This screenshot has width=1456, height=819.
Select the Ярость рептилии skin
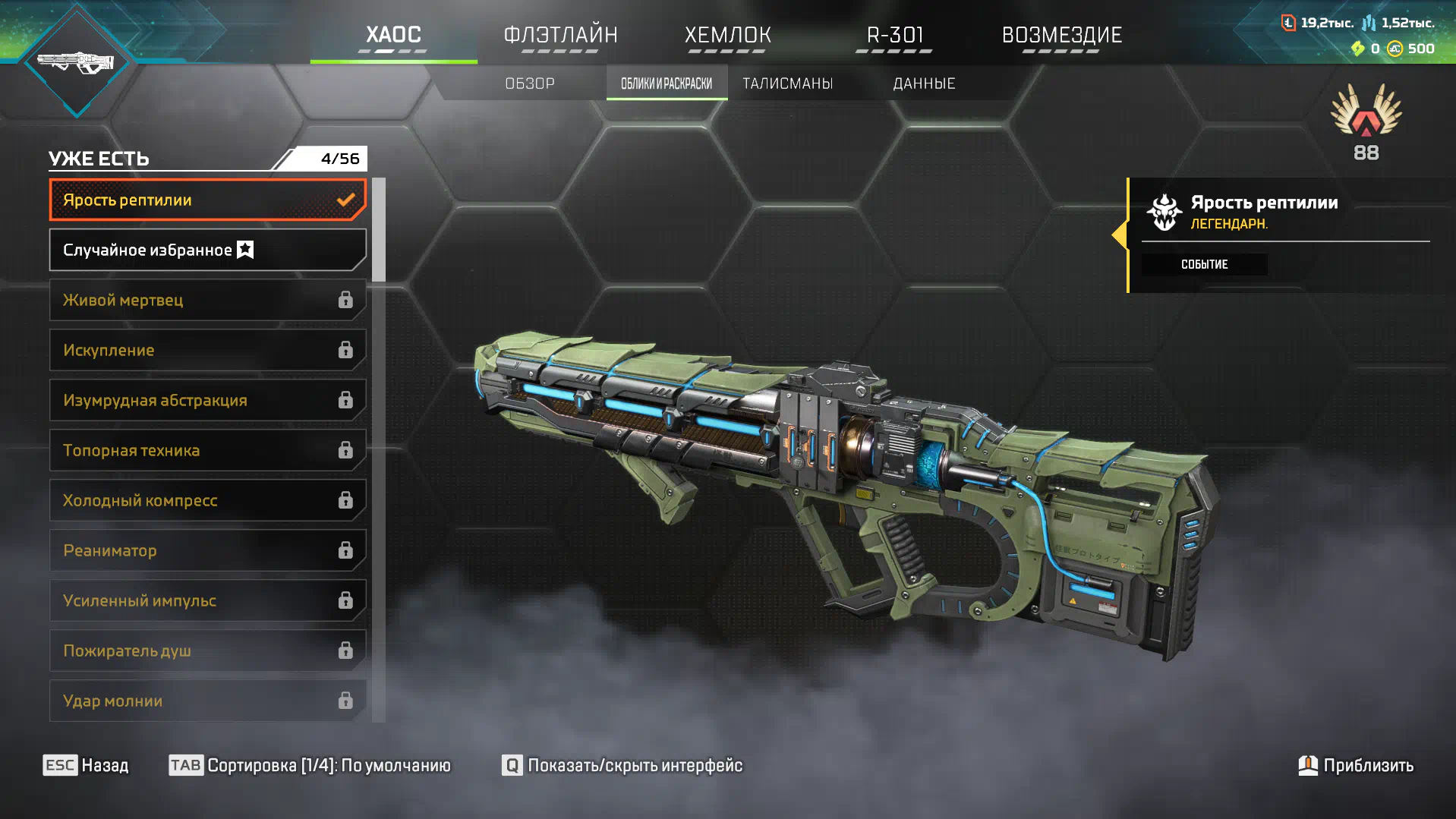pyautogui.click(x=207, y=200)
